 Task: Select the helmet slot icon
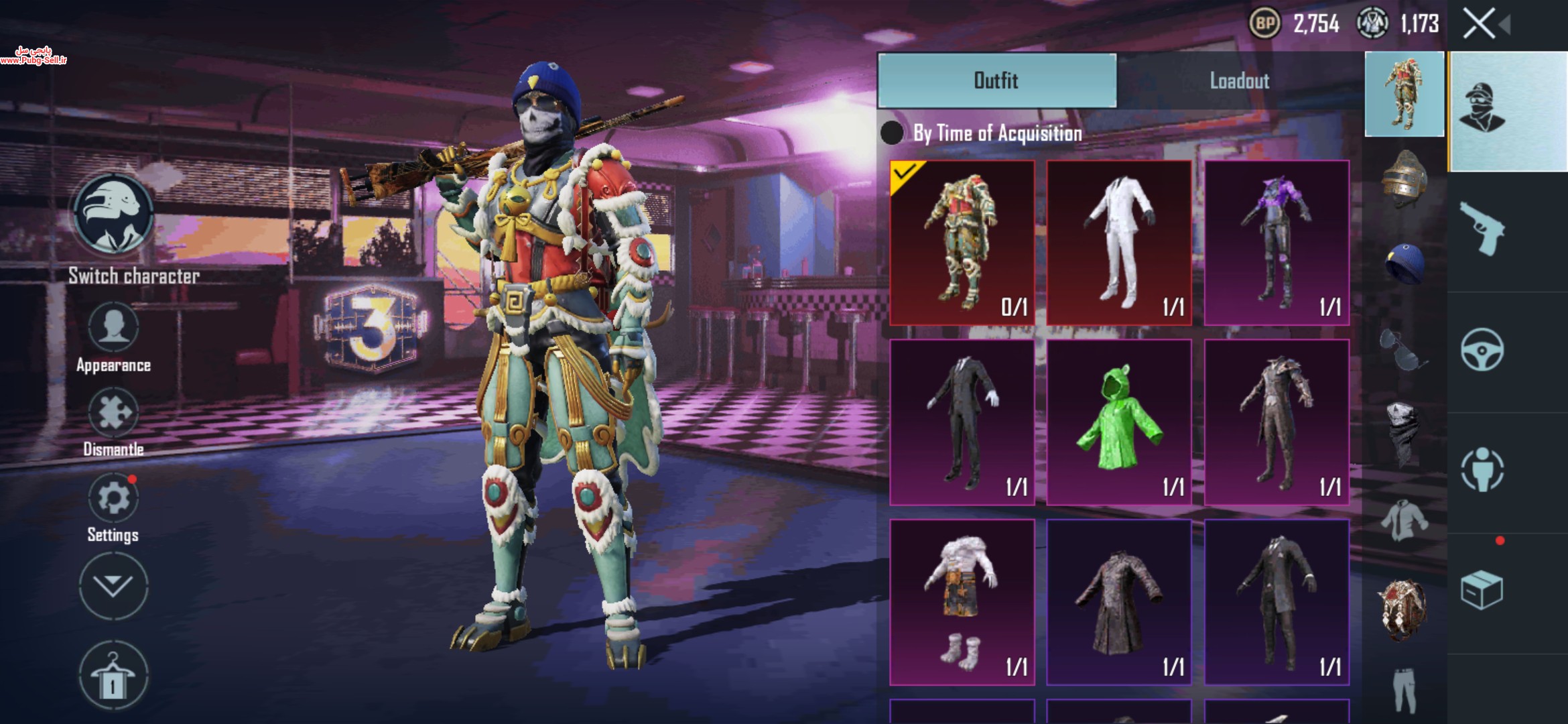coord(1404,178)
